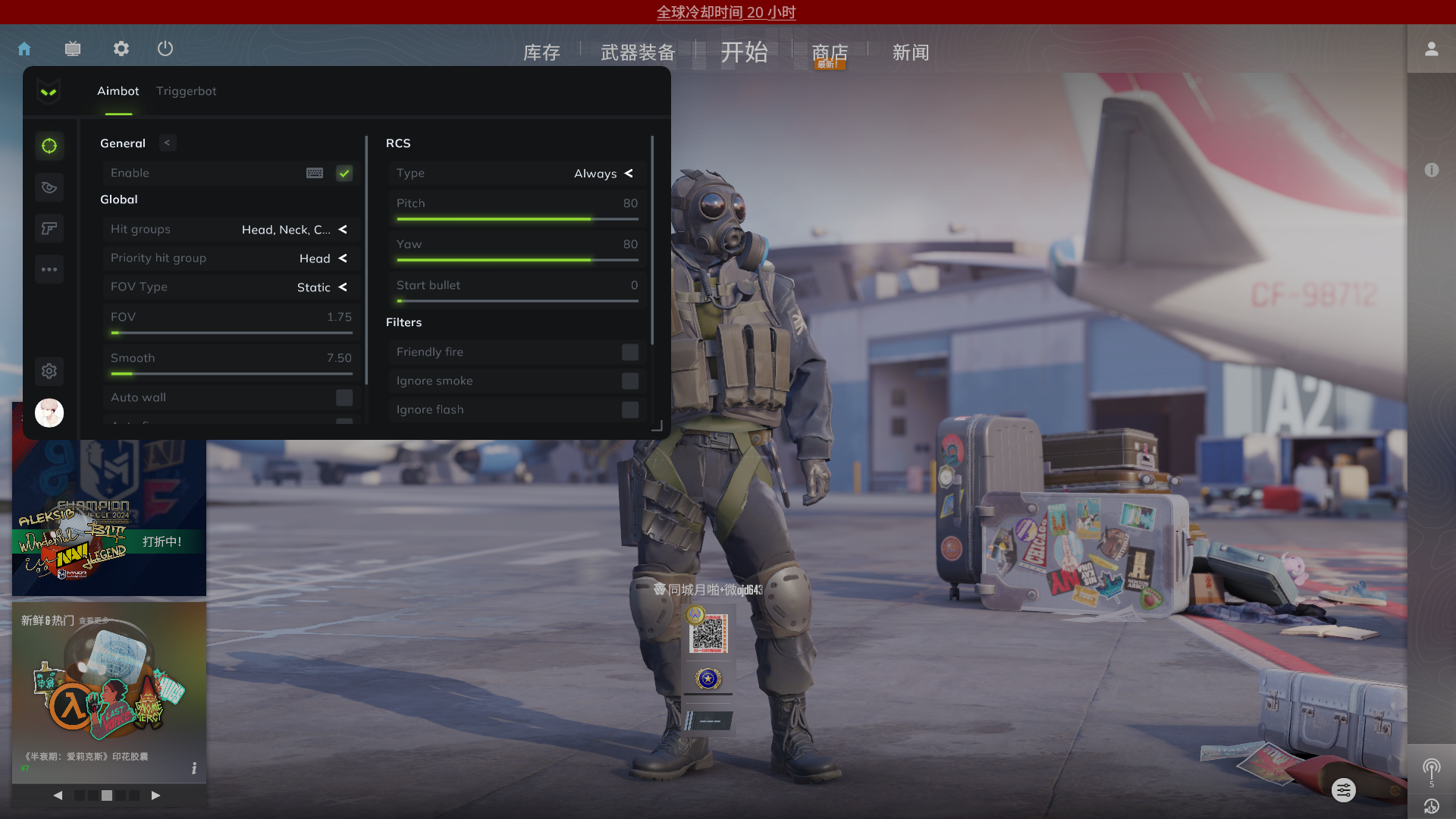1456x819 pixels.
Task: Open settings via the top gear icon
Action: pos(121,49)
